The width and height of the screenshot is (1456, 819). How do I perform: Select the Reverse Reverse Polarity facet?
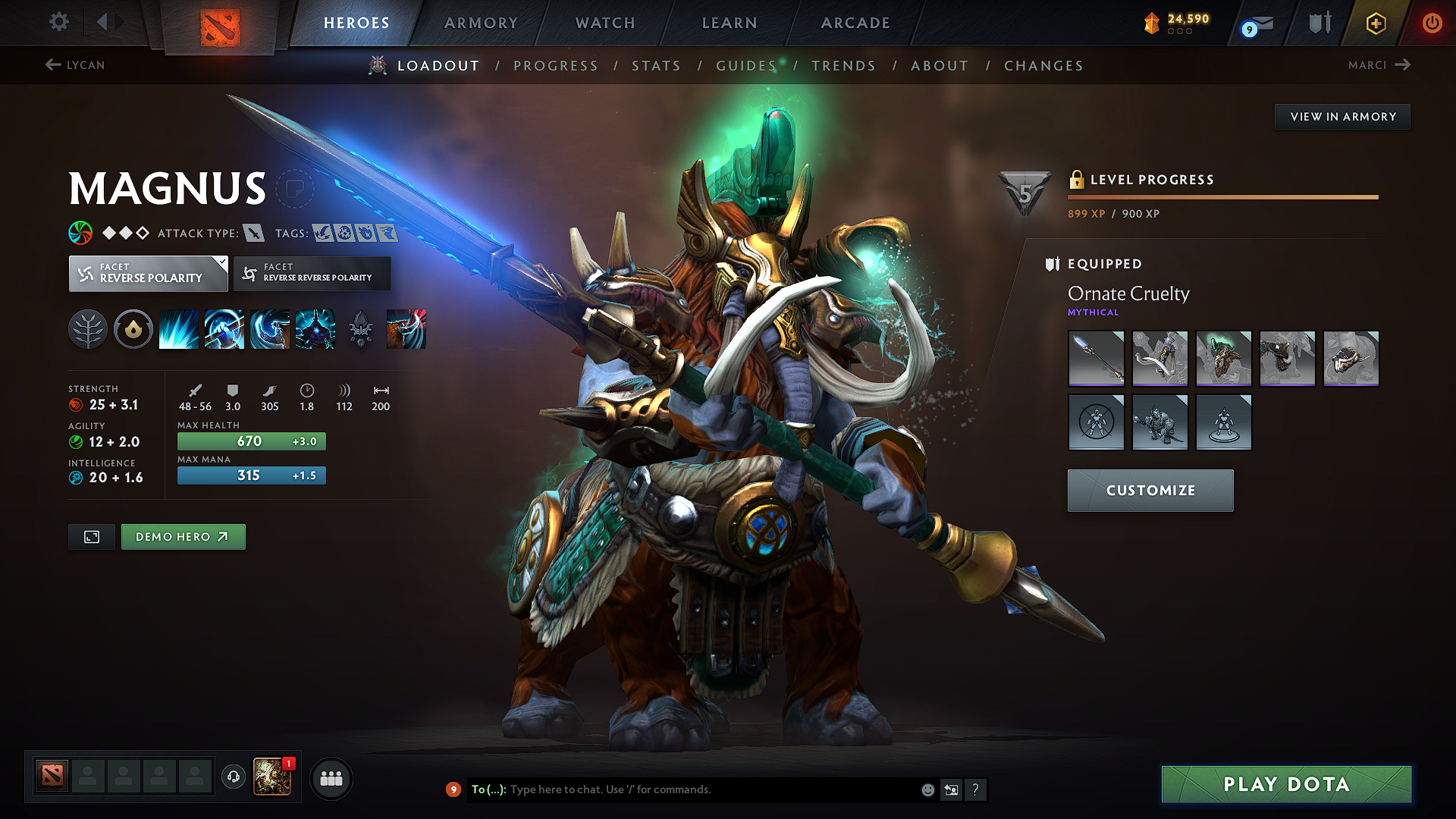click(x=312, y=273)
